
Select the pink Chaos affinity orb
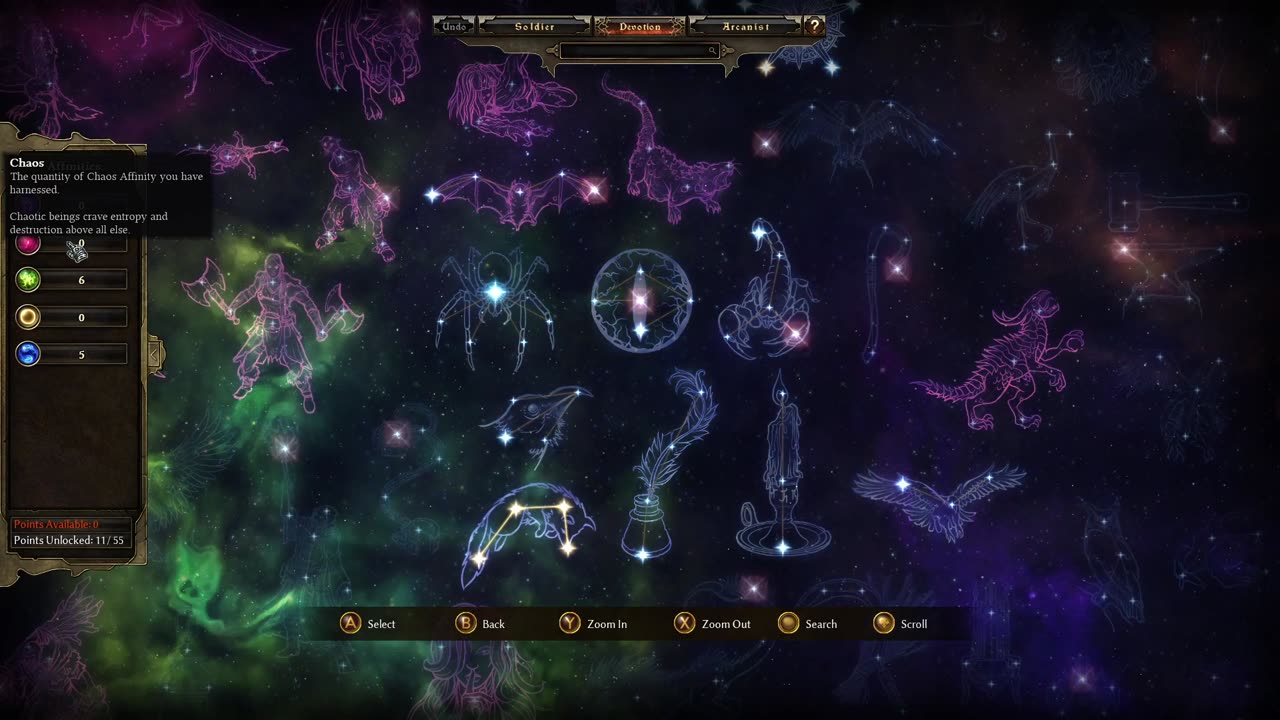point(28,243)
